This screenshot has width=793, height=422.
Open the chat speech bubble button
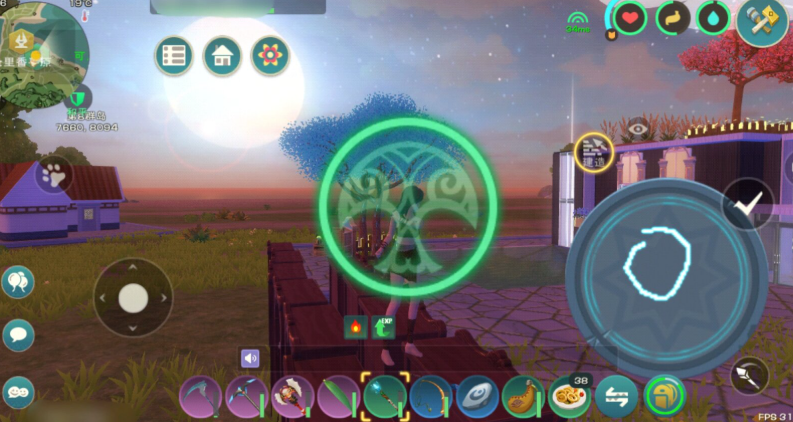[x=18, y=335]
